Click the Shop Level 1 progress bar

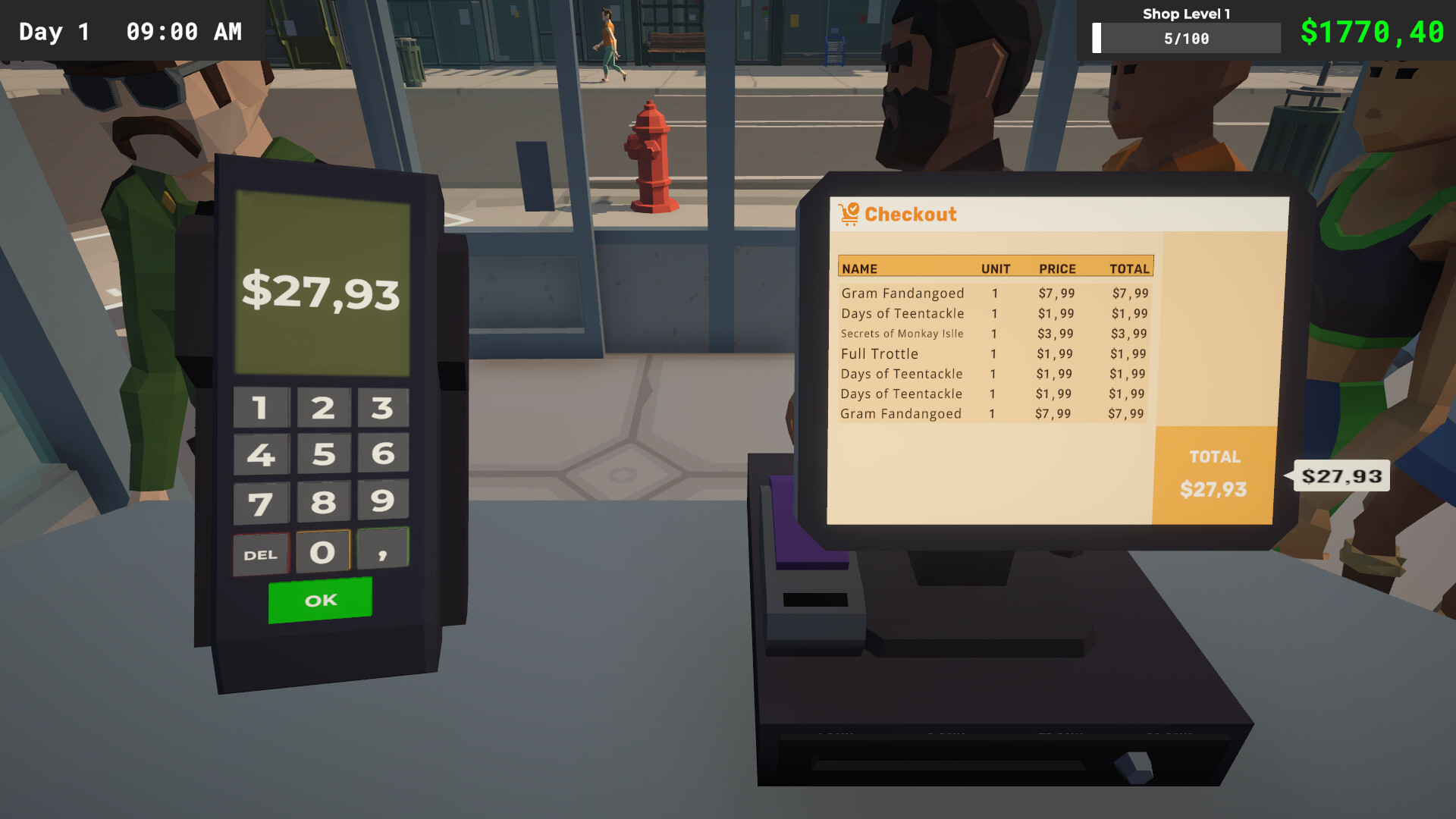click(1187, 37)
